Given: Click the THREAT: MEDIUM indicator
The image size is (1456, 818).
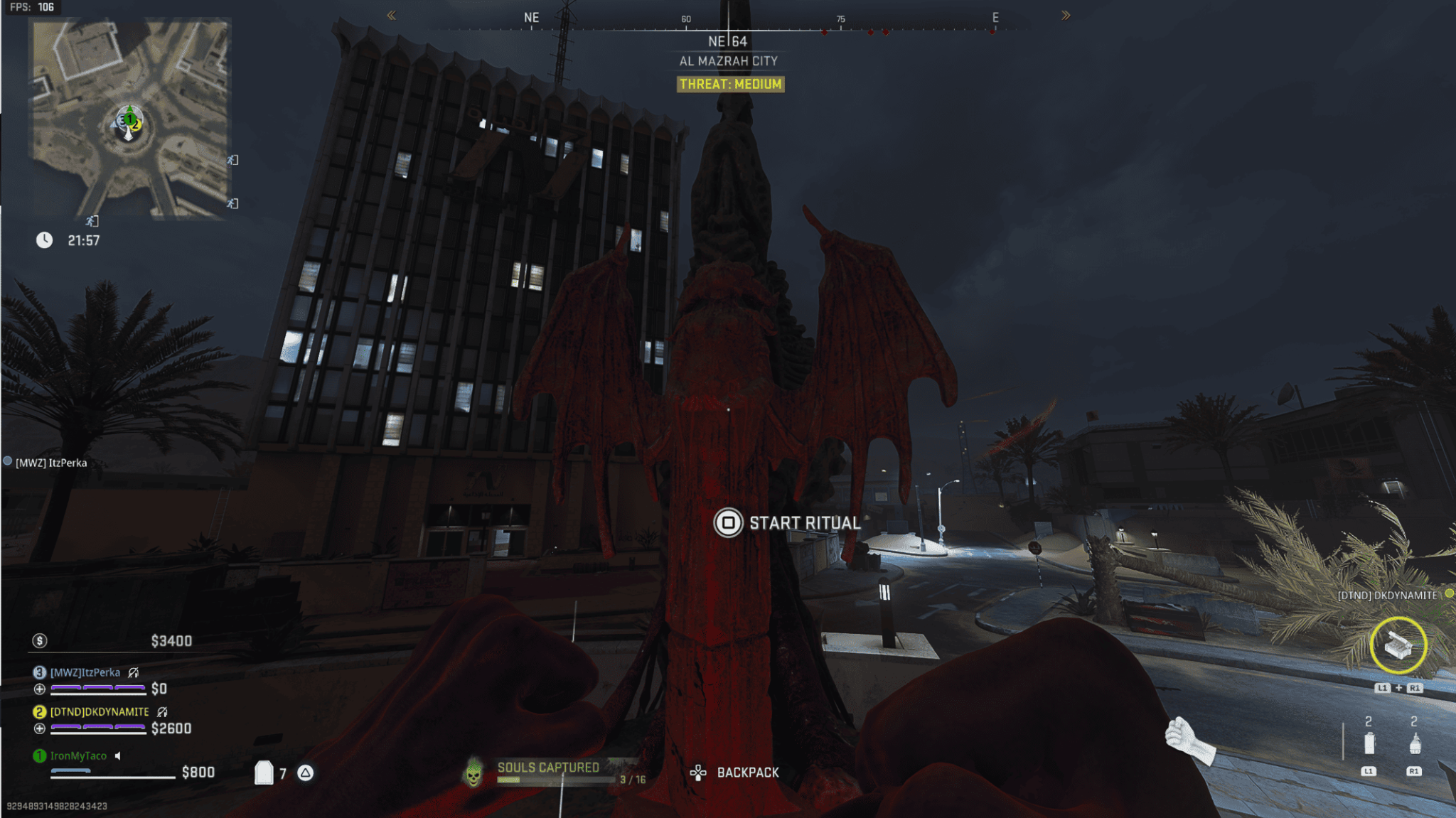Looking at the screenshot, I should (730, 84).
